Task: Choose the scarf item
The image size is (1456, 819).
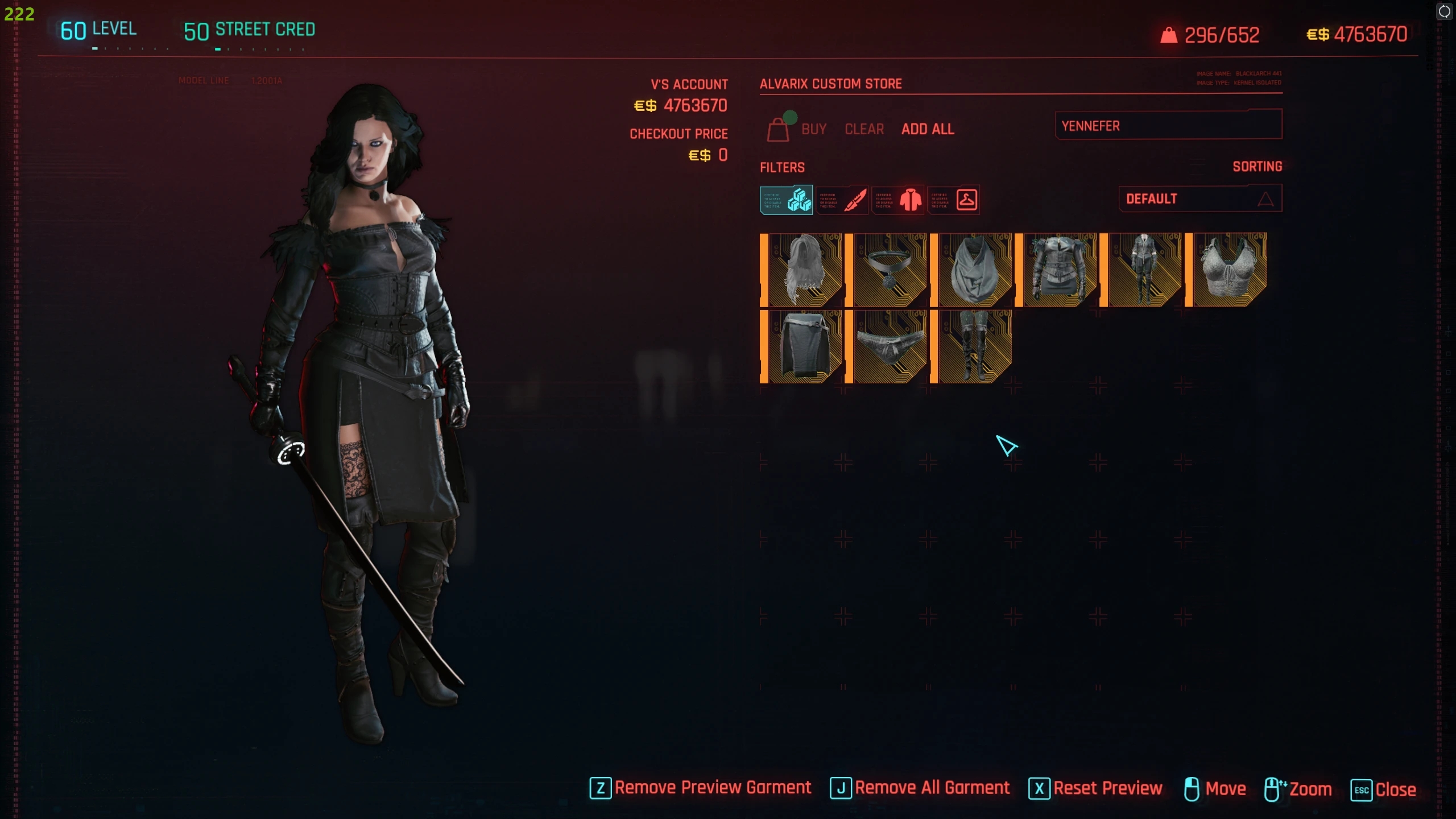Action: (973, 270)
